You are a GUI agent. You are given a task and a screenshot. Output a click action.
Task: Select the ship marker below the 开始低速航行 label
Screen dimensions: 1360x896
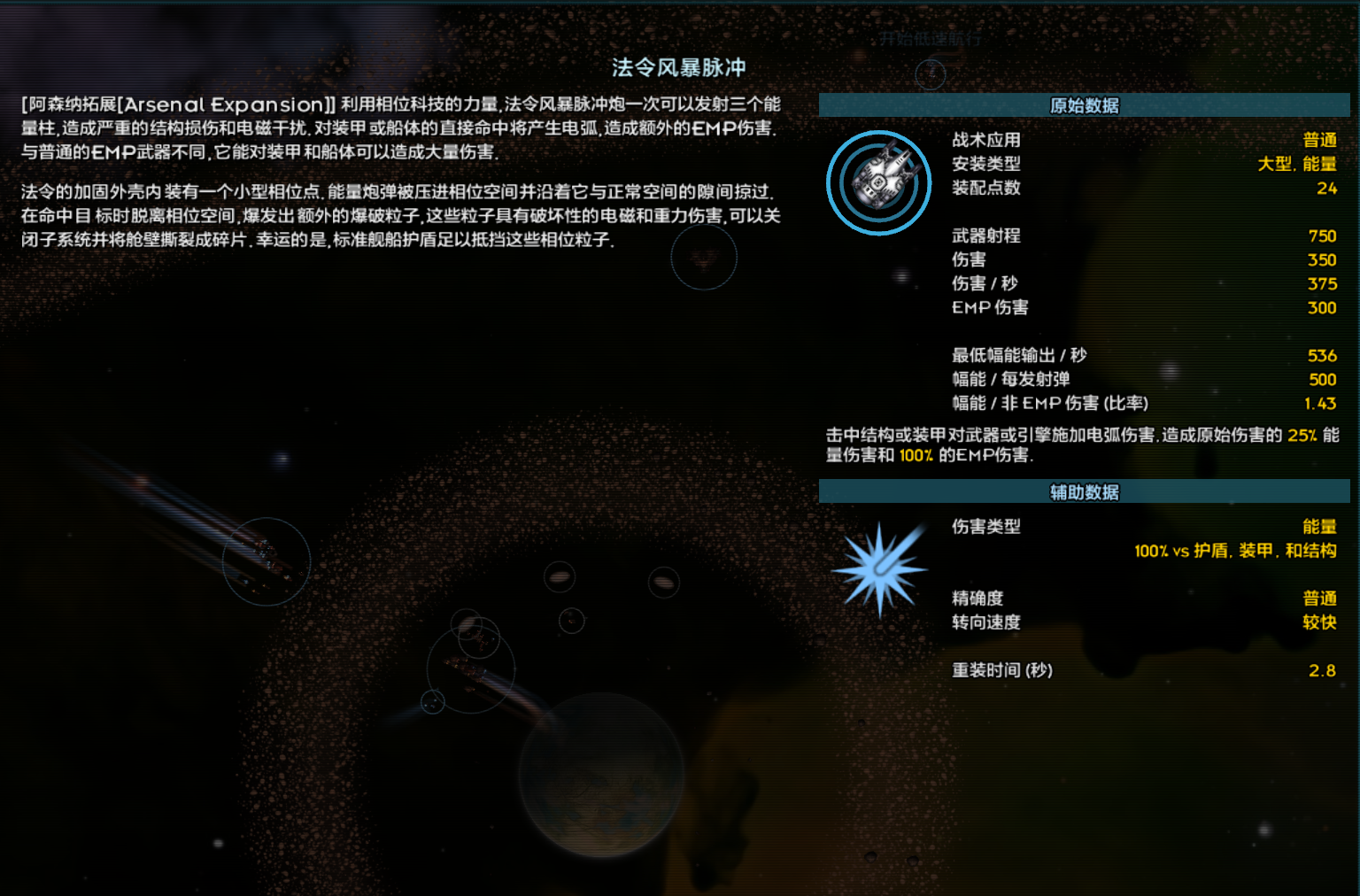tap(931, 74)
